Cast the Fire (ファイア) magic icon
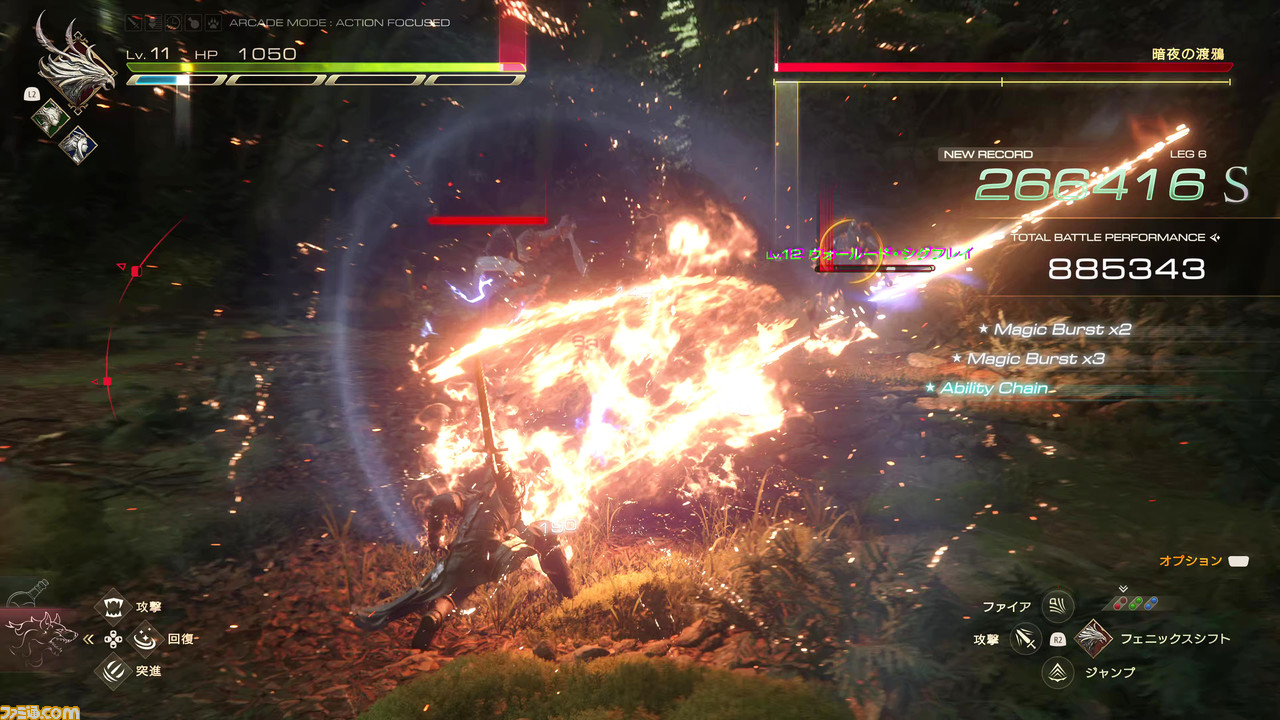Screen dimensions: 1280x720 point(1057,606)
